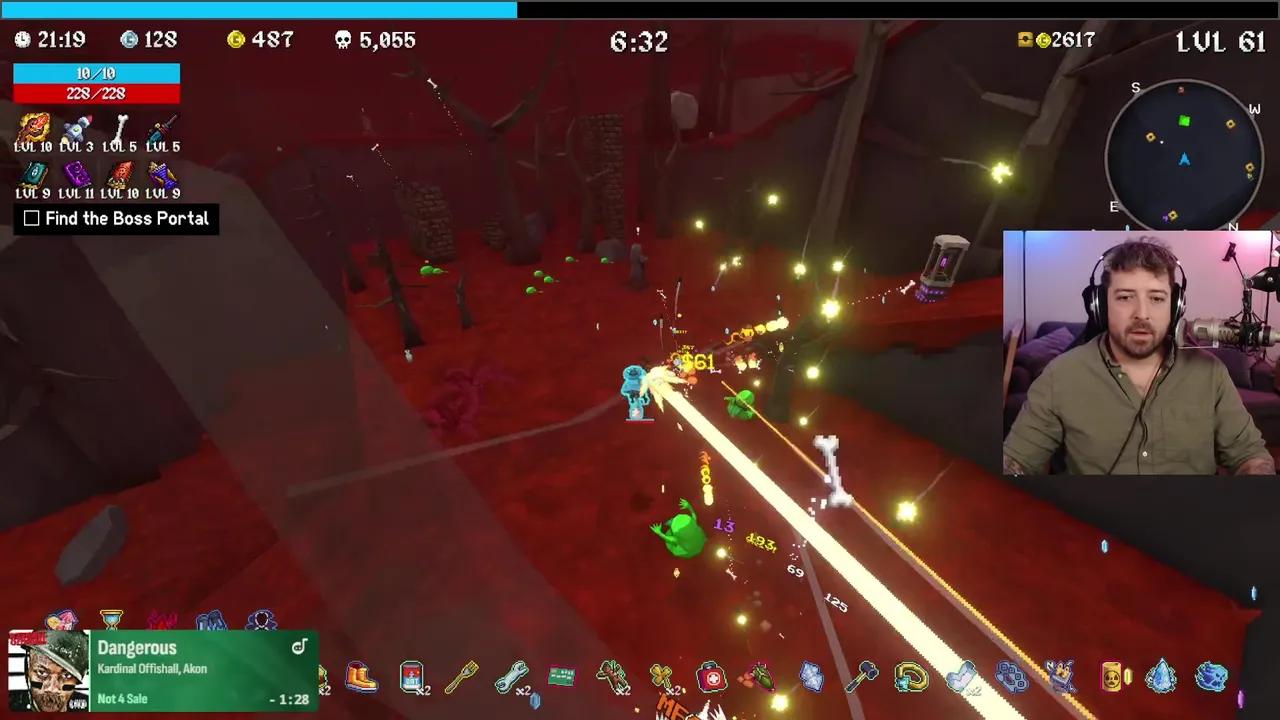
Task: Click the rocket weapon icon
Action: coord(76,128)
